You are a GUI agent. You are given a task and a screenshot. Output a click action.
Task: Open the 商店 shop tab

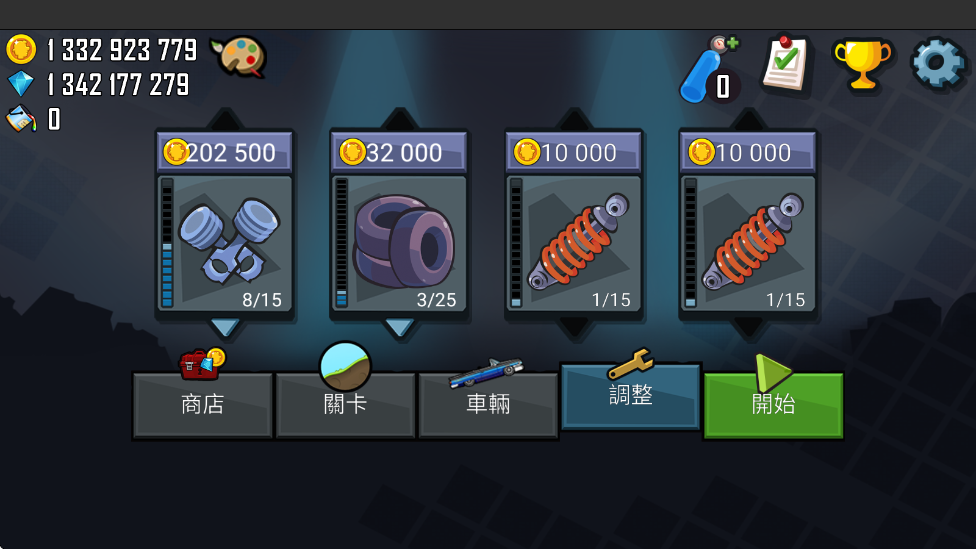202,404
